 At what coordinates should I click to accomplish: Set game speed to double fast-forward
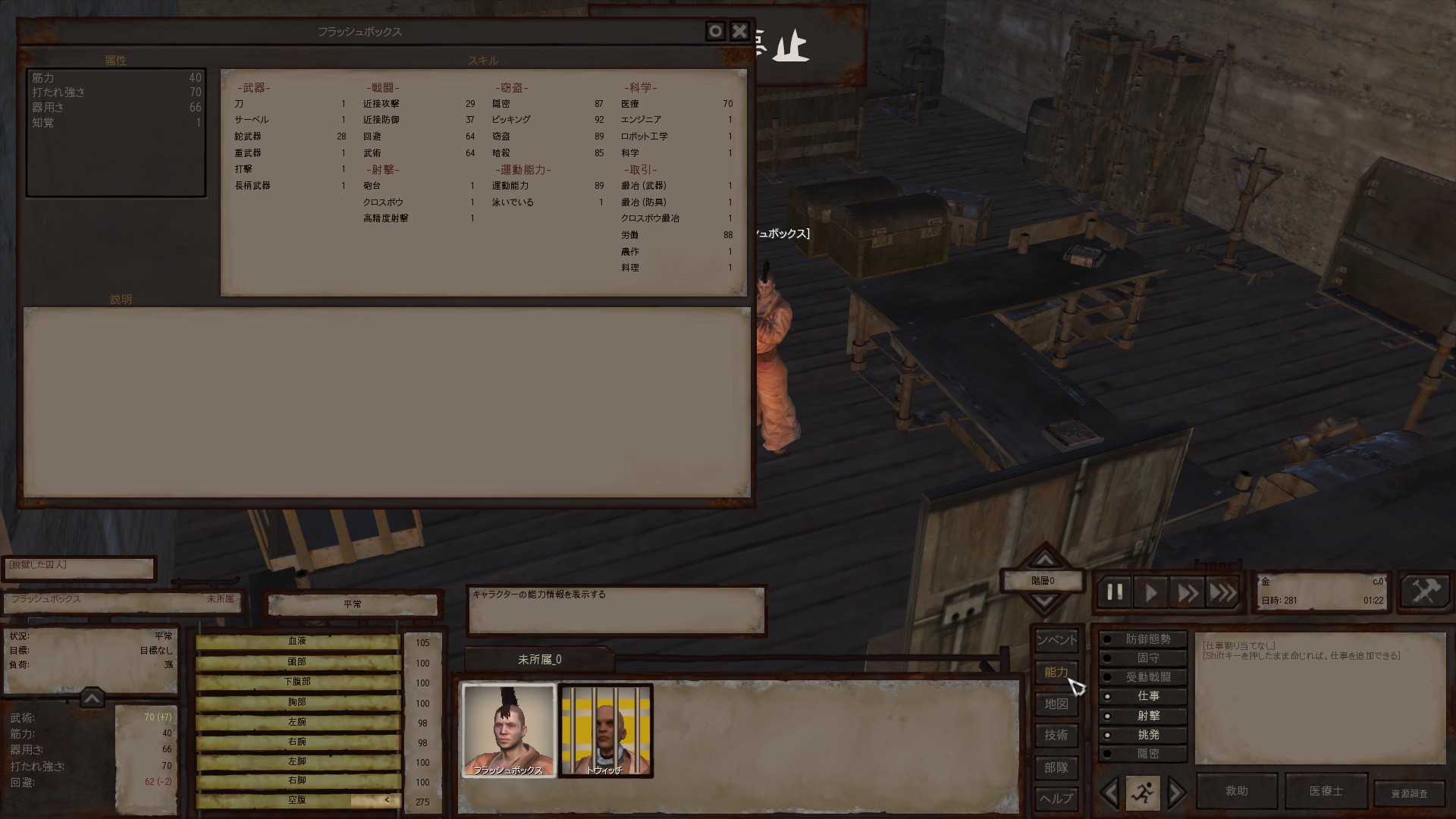(1187, 592)
